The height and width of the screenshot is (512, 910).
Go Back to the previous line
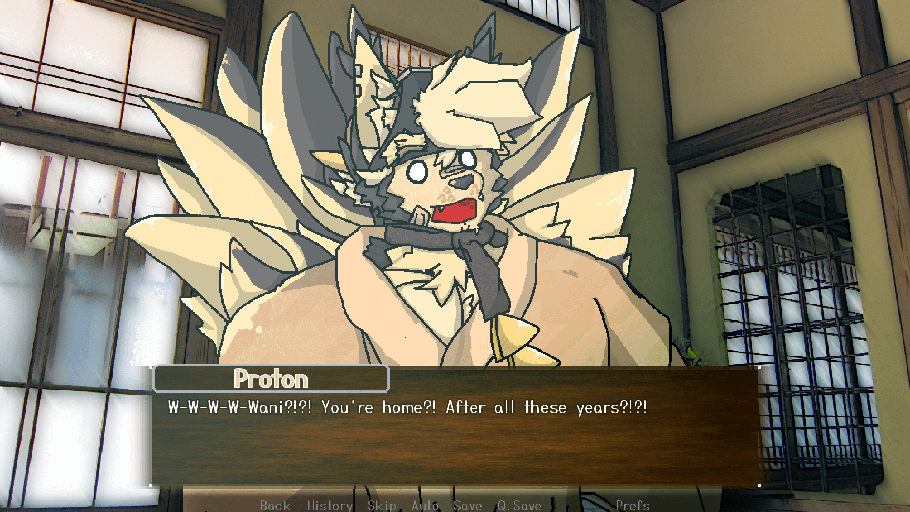click(x=275, y=505)
